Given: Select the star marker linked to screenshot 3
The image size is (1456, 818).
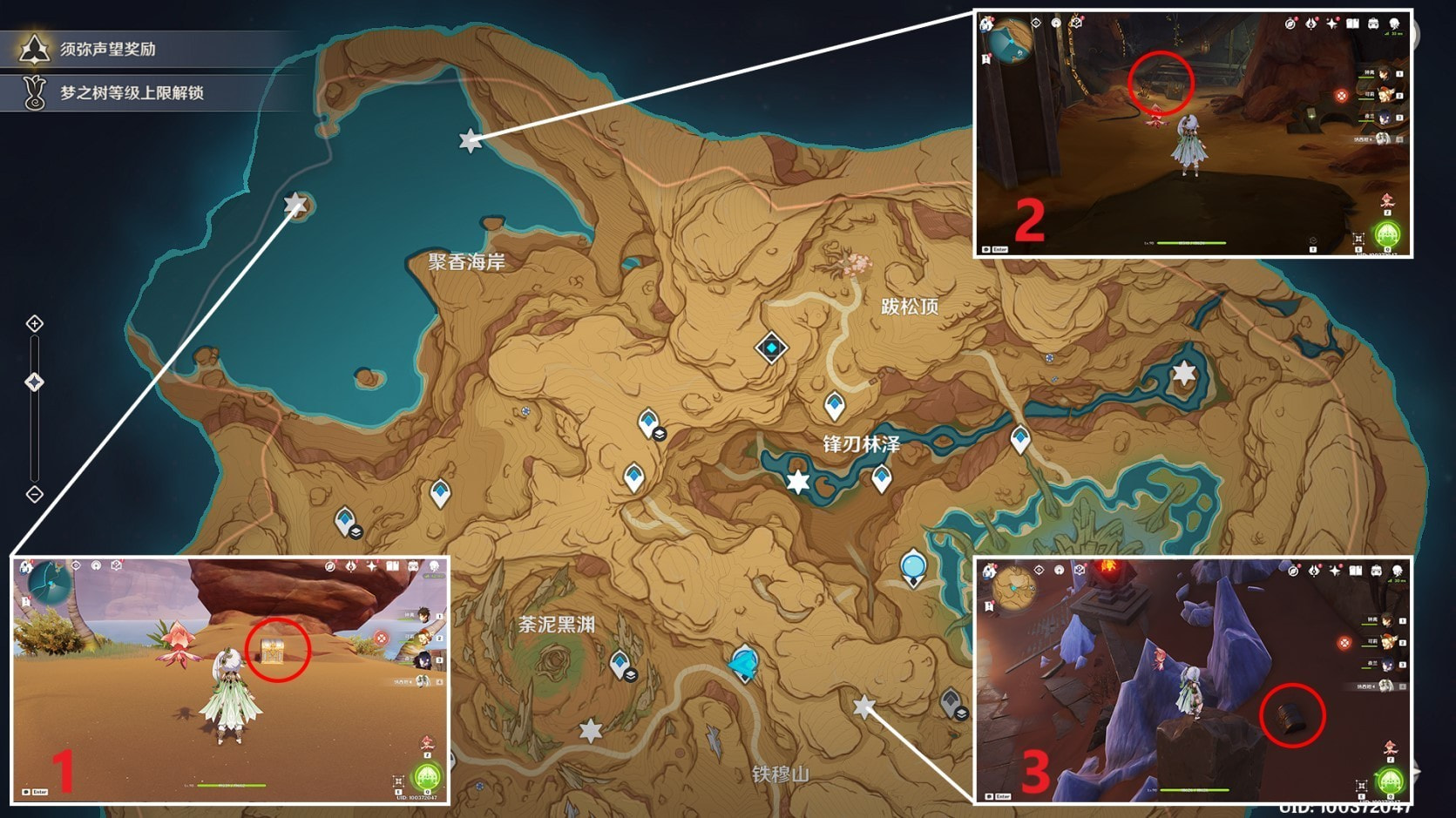Looking at the screenshot, I should [863, 706].
